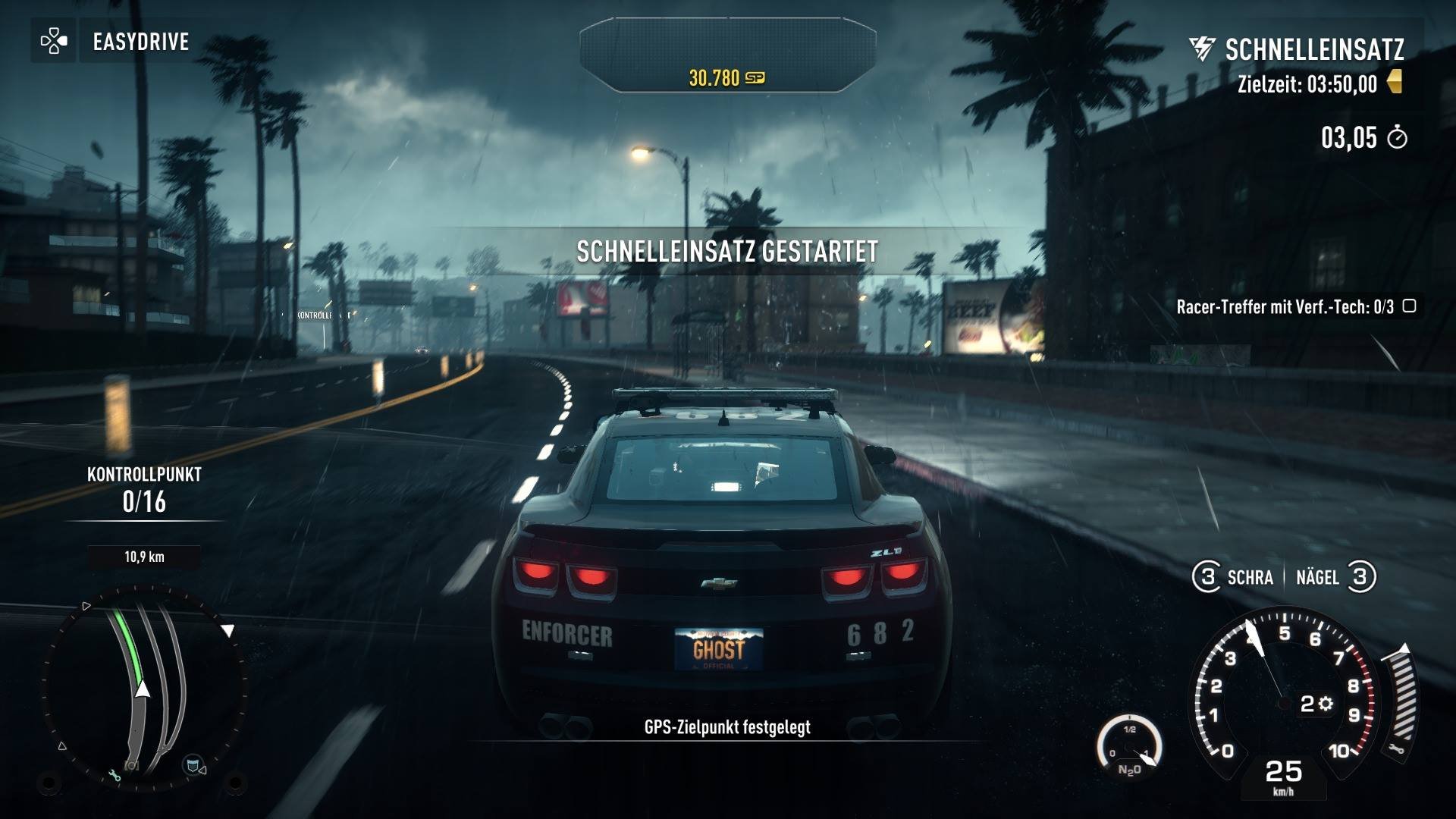This screenshot has width=1456, height=819.
Task: Open the EASYDRIVE menu label
Action: [x=140, y=42]
